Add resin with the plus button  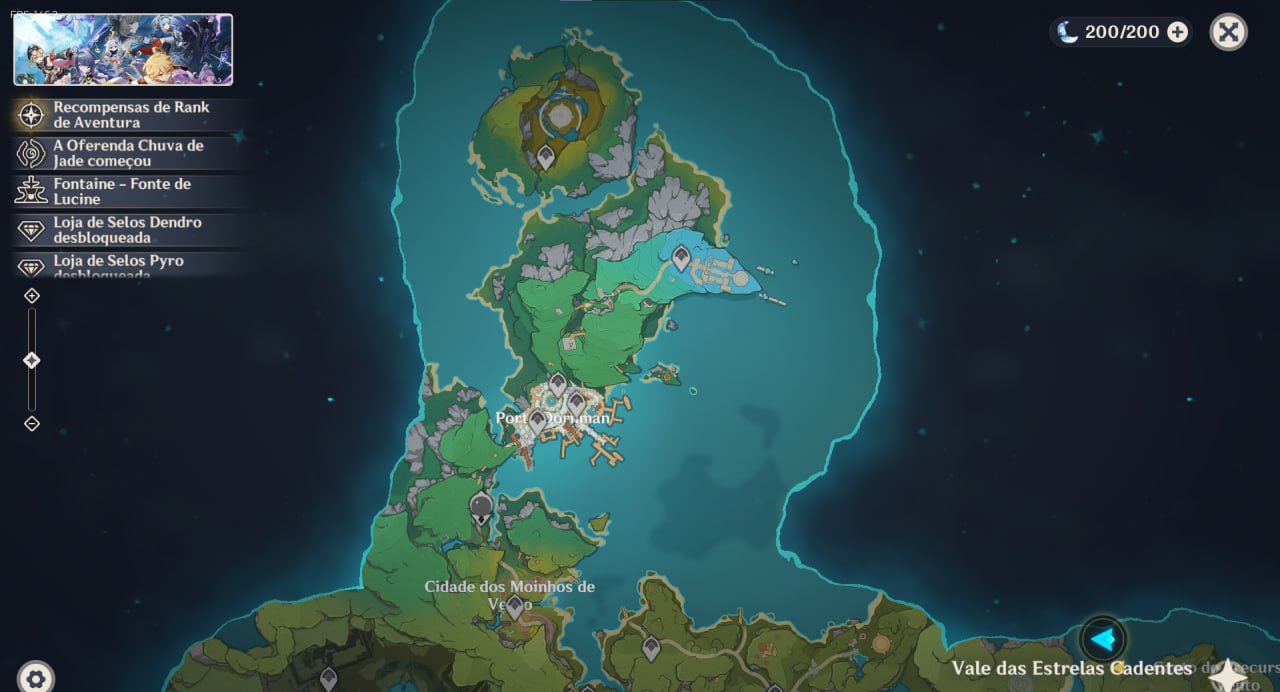point(1178,32)
